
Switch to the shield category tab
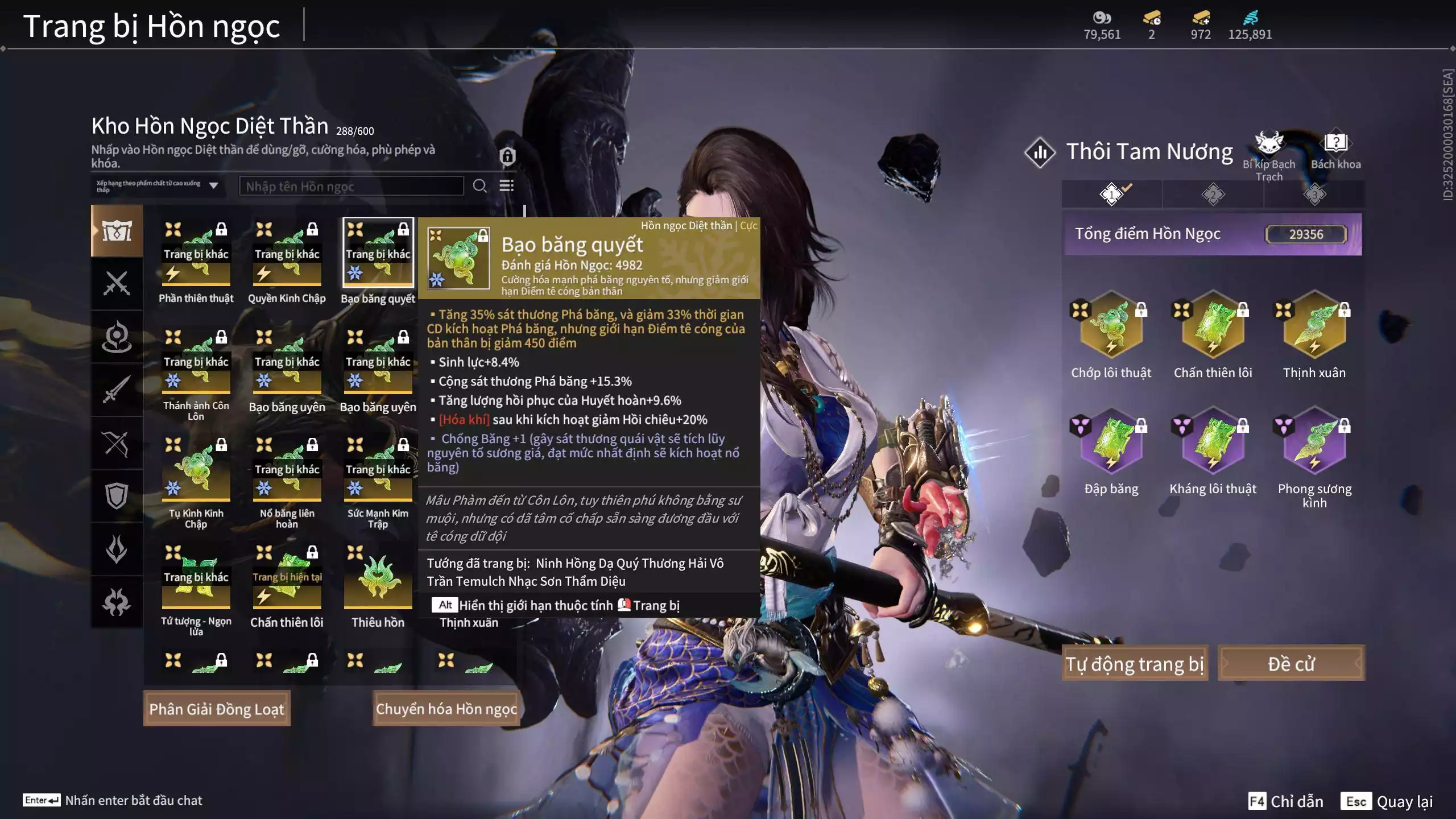click(x=117, y=496)
